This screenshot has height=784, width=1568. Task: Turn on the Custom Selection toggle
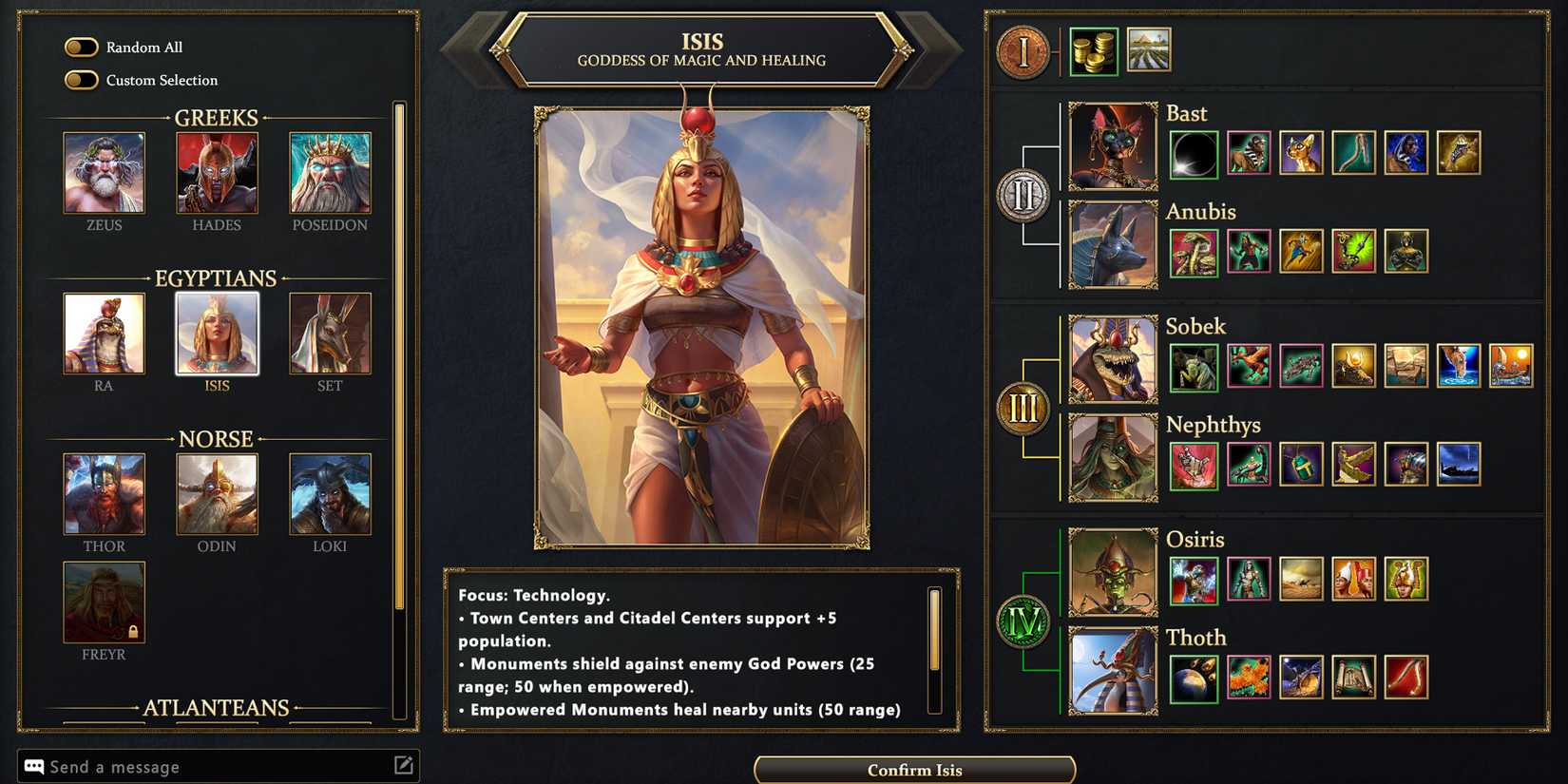coord(81,80)
